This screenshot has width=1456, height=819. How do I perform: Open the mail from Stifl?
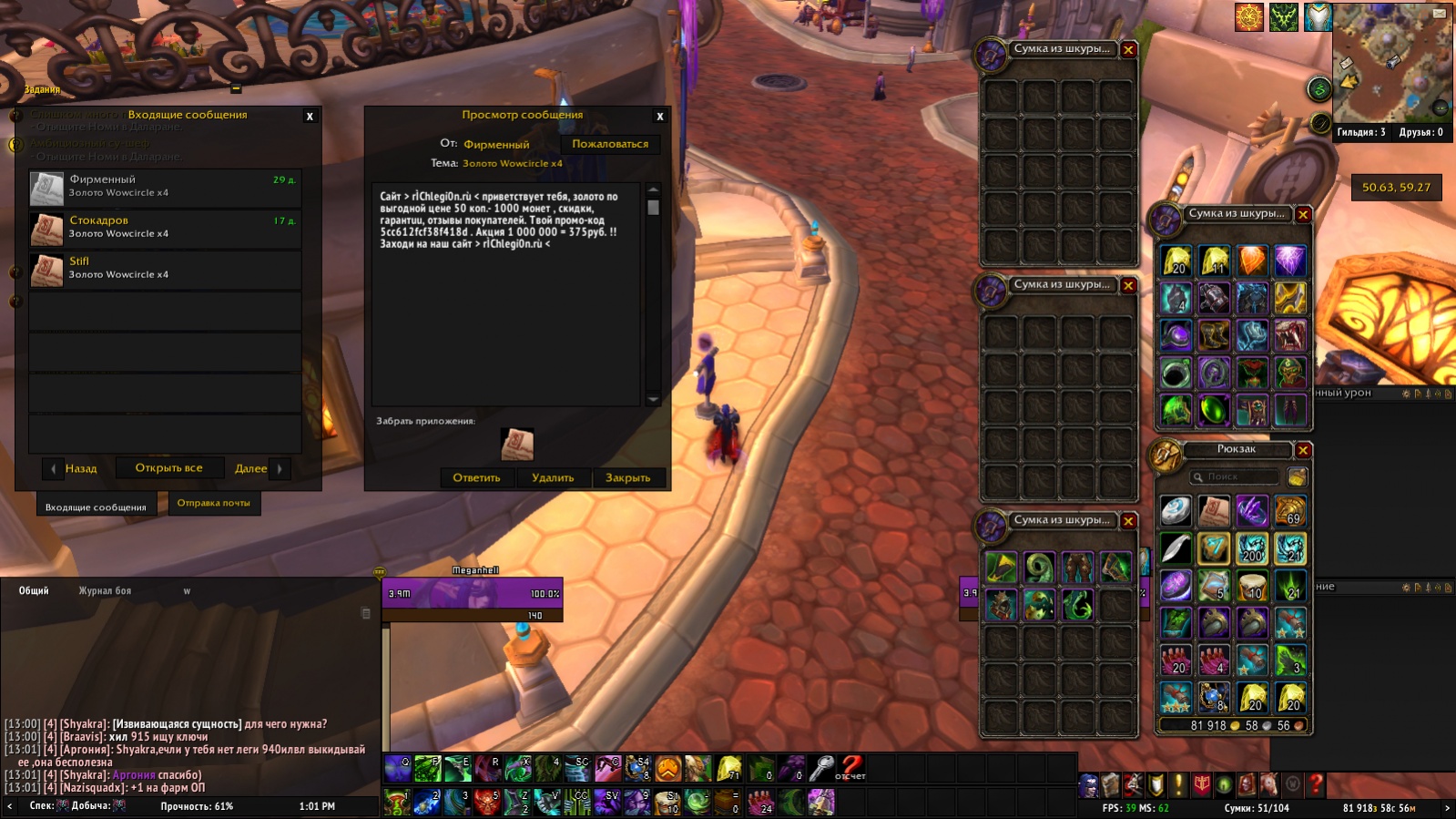(x=165, y=270)
